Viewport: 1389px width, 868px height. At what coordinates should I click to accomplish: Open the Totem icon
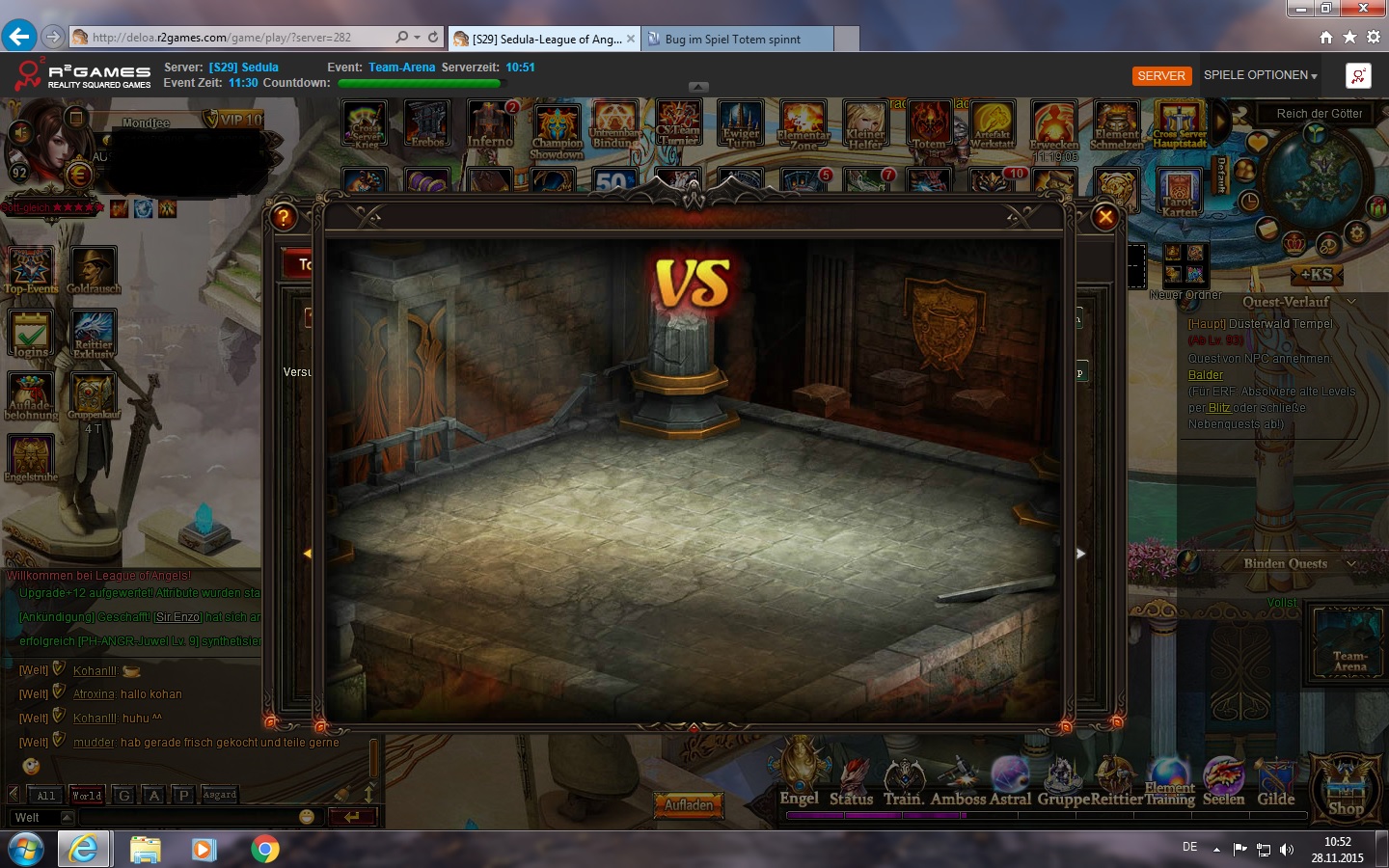click(x=929, y=125)
